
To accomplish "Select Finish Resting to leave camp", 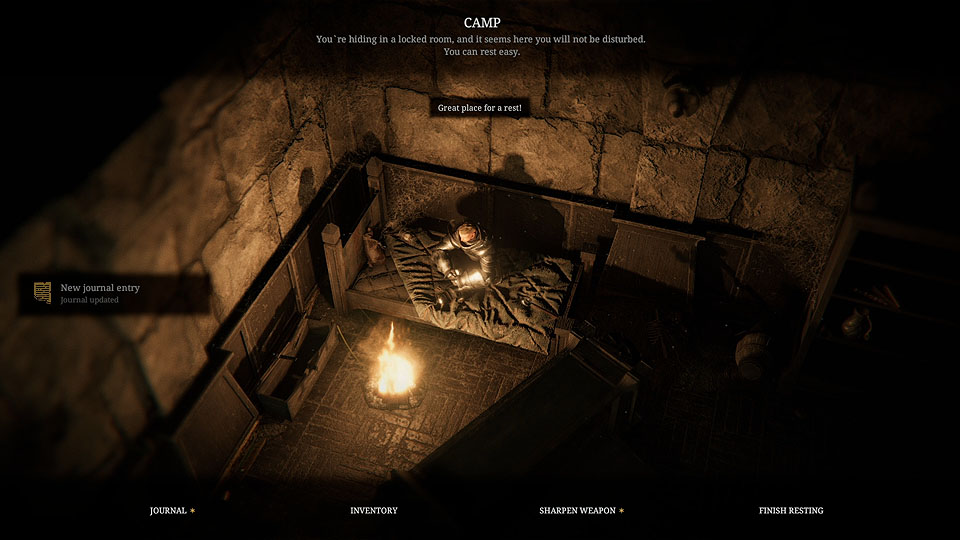I will click(791, 511).
